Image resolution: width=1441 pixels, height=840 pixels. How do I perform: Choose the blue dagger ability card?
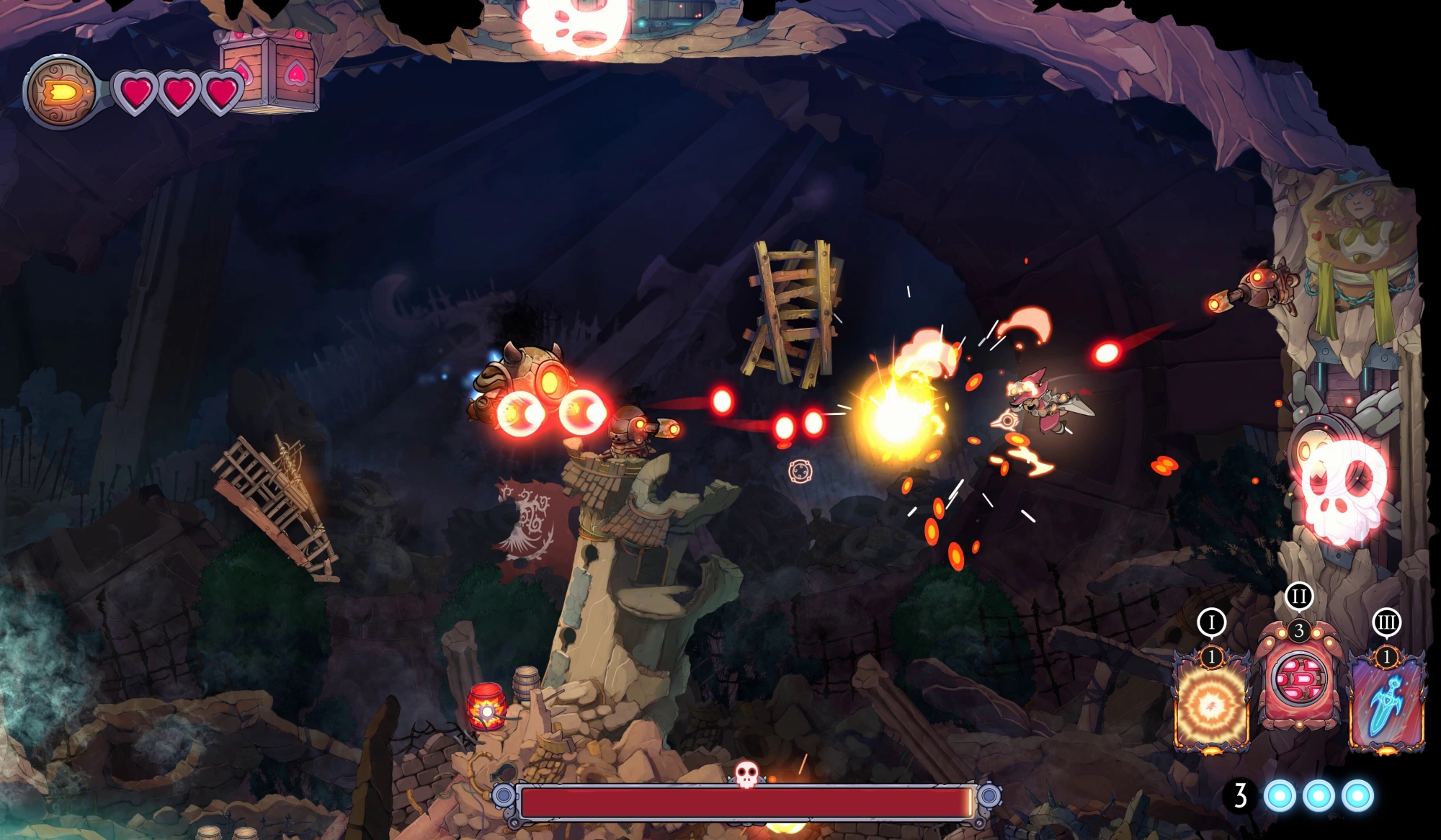1386,704
